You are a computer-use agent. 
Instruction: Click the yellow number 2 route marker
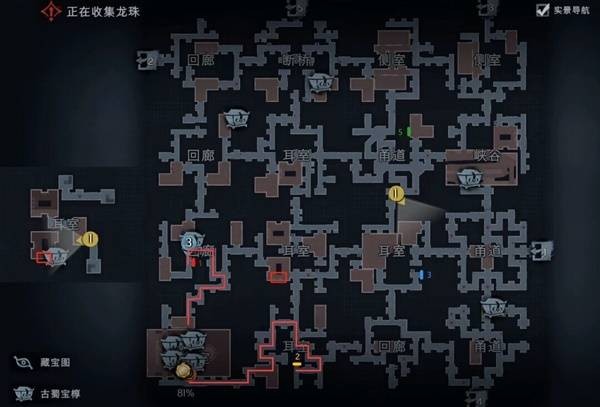click(x=297, y=357)
